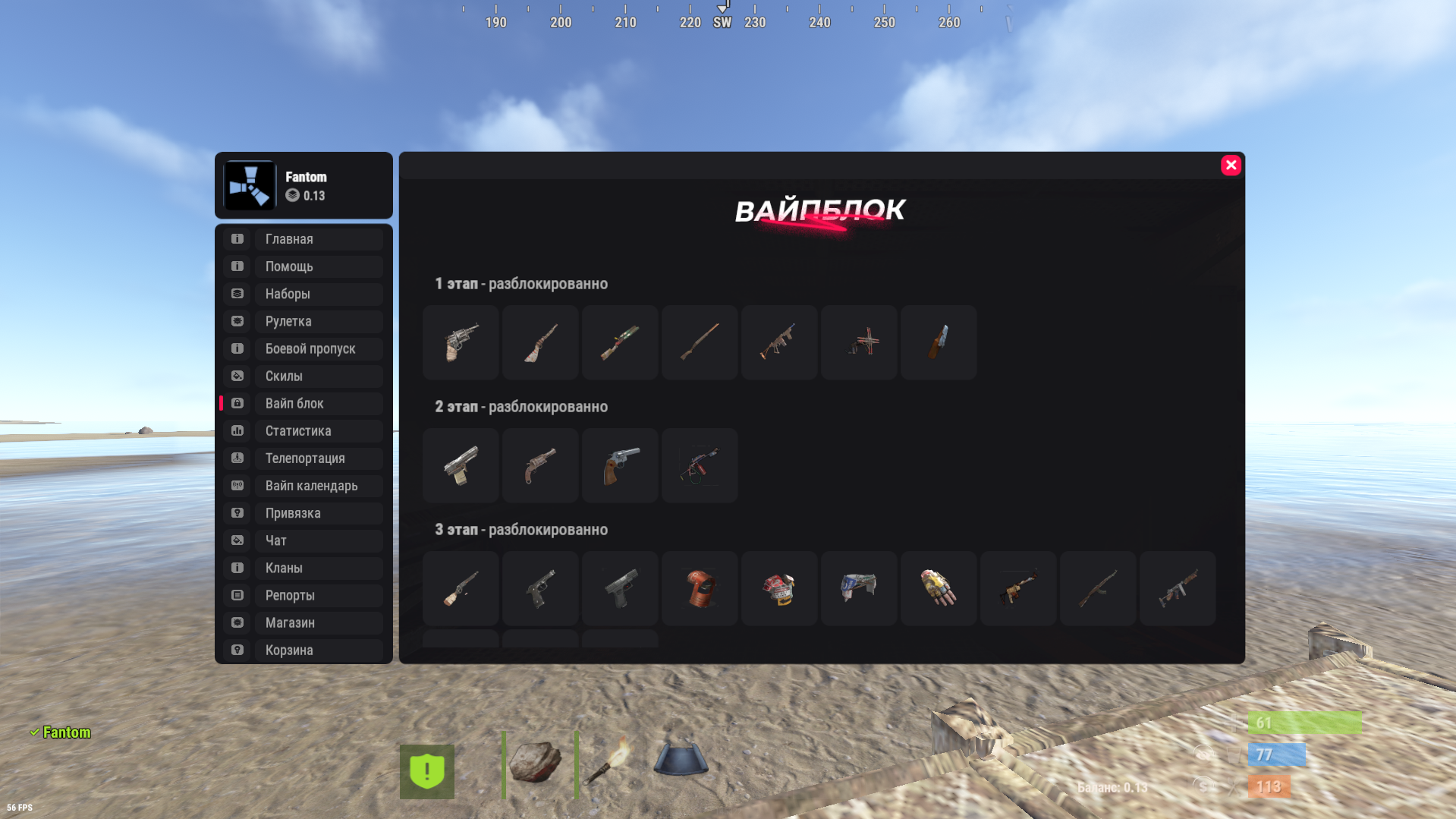The image size is (1456, 819).
Task: Click the roulette wheel icon beside Рулетка
Action: pos(237,321)
